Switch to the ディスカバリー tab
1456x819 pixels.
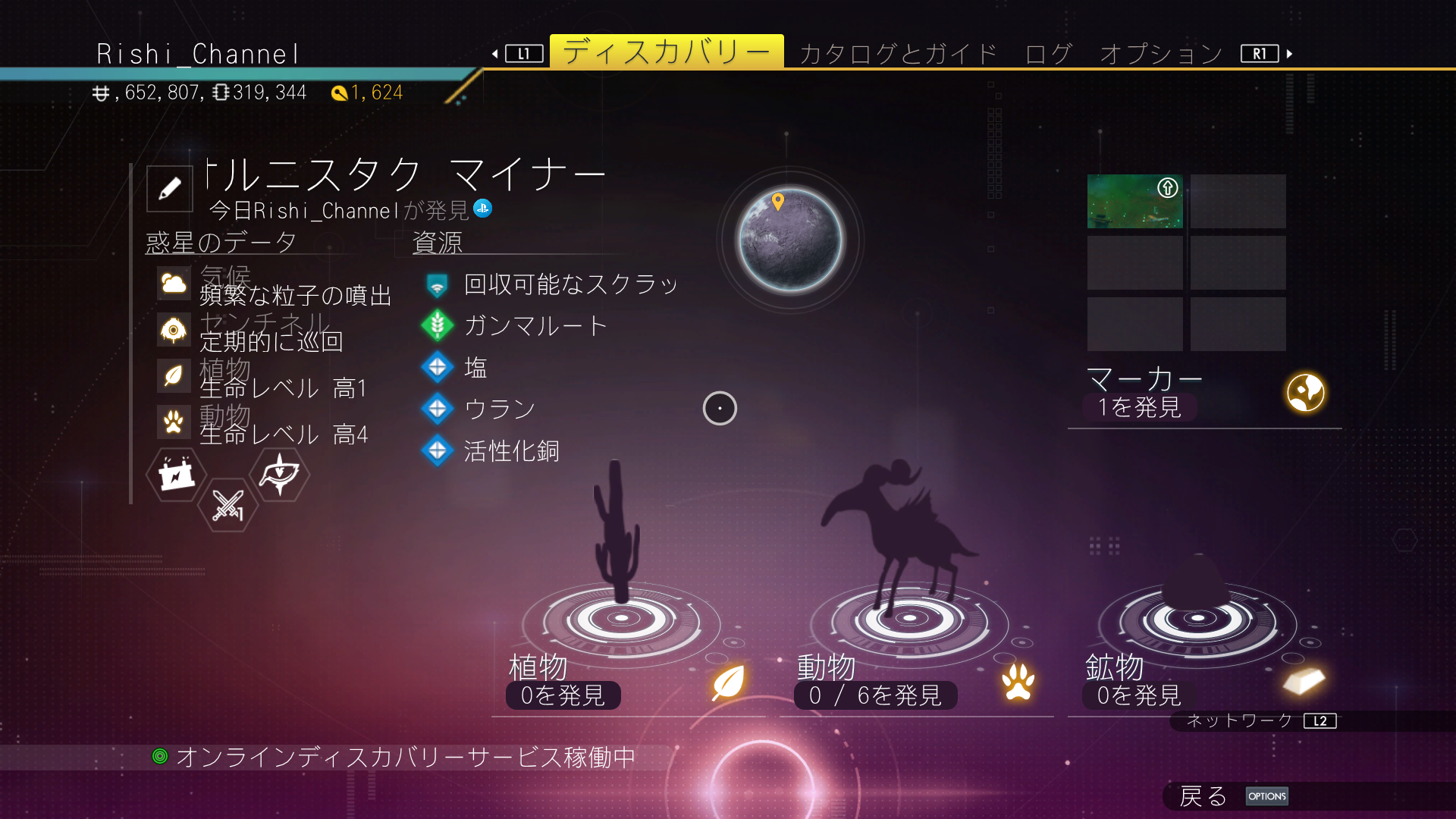(x=666, y=52)
